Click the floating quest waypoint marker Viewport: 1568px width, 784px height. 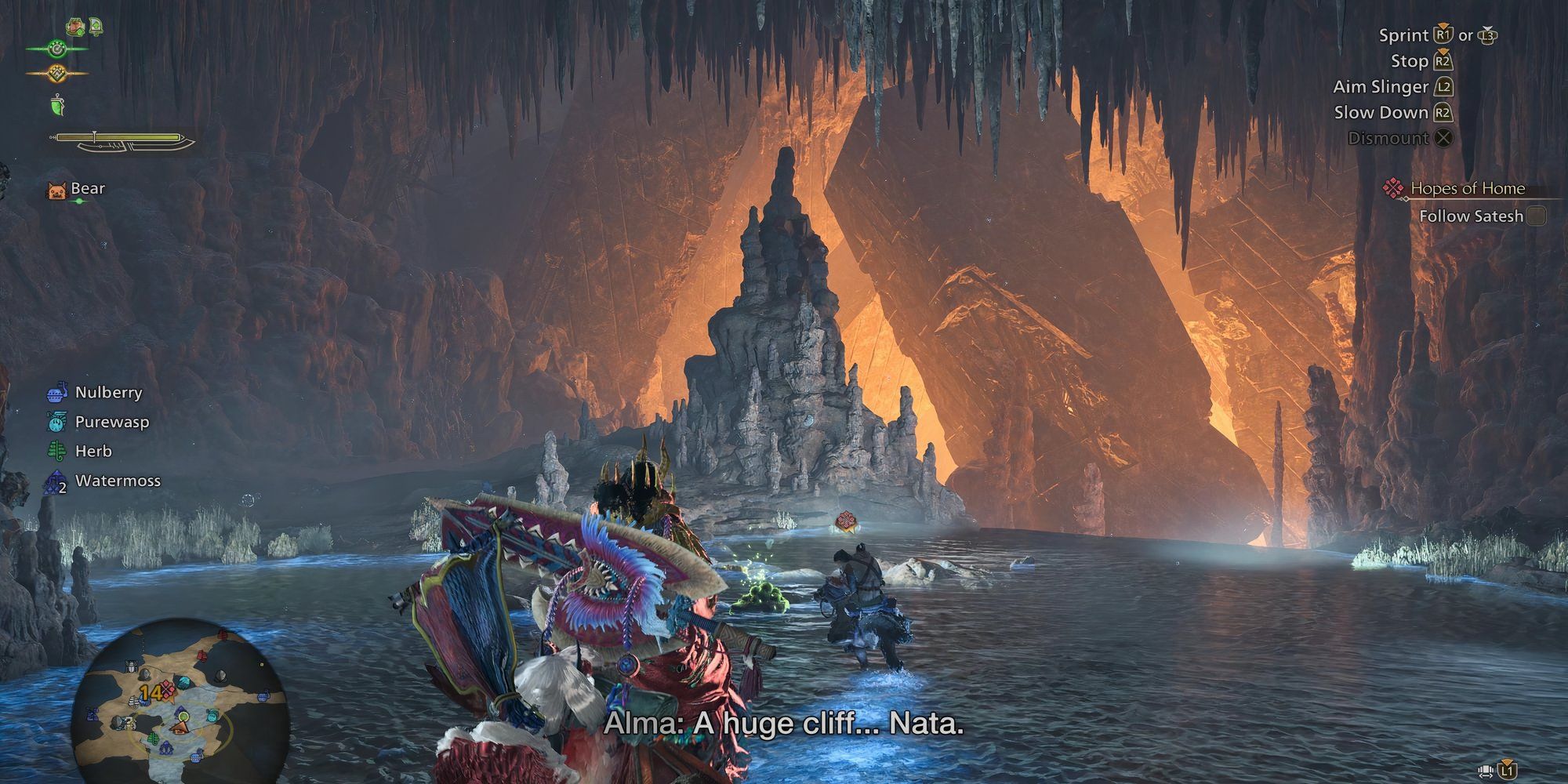pyautogui.click(x=845, y=521)
